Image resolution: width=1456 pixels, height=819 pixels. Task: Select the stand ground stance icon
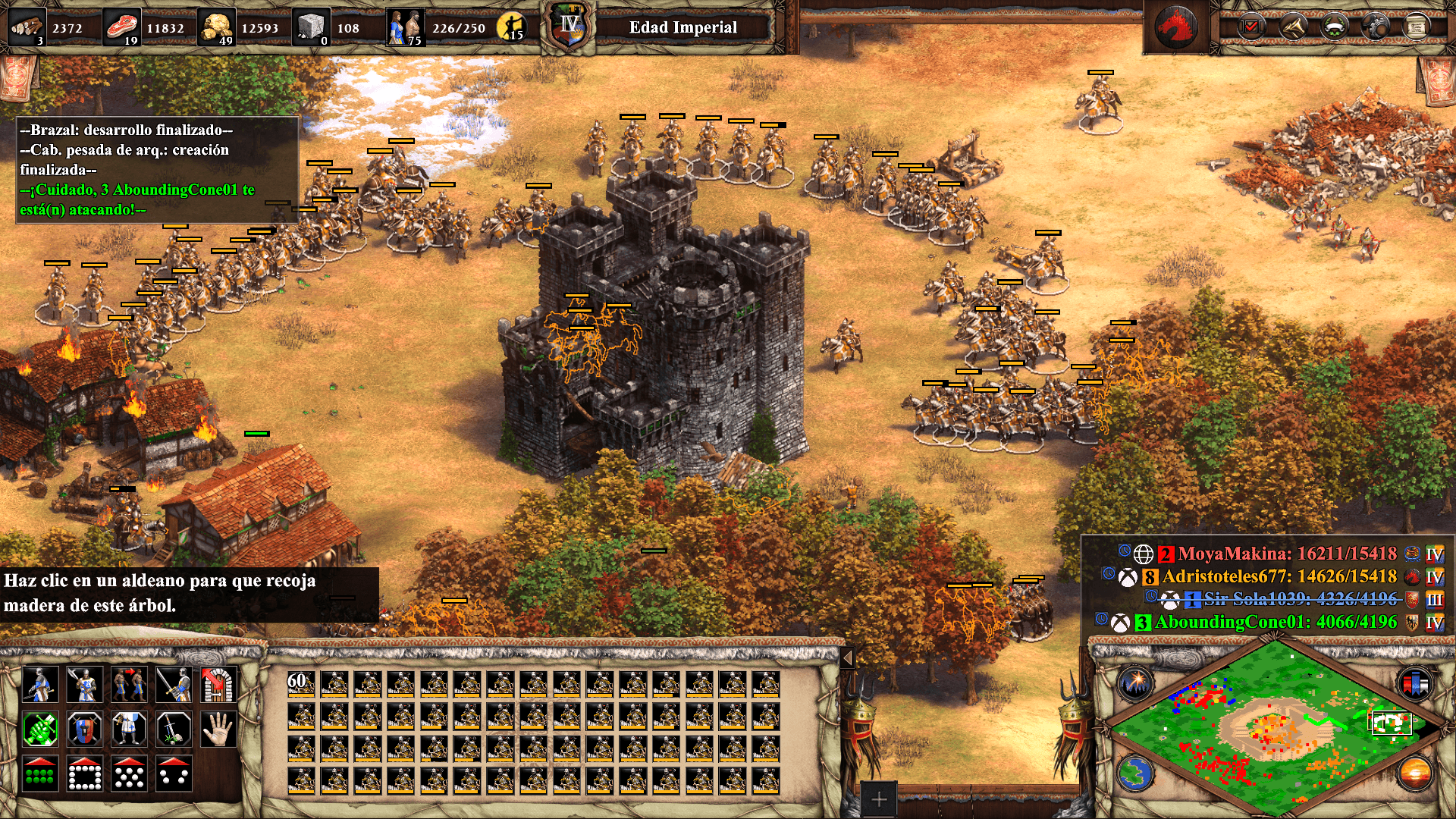[129, 730]
